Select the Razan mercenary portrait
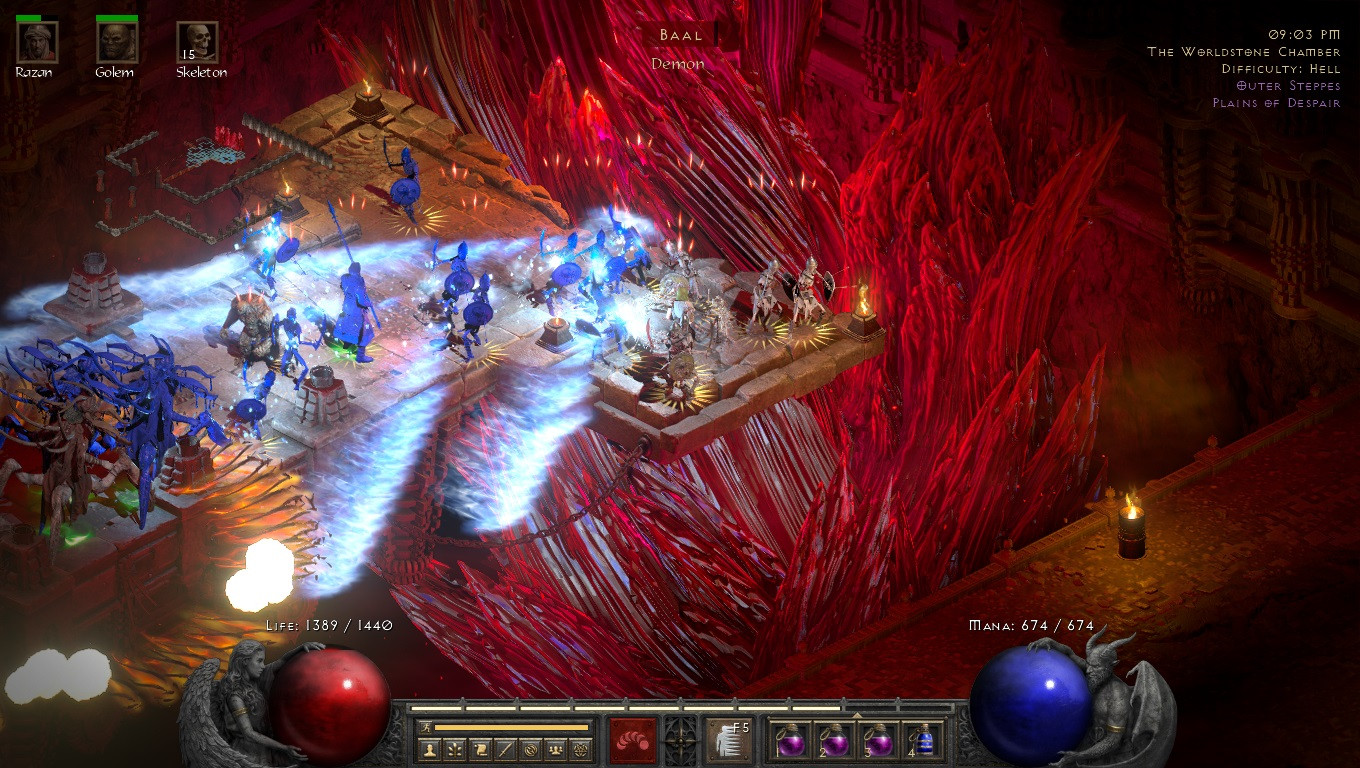Viewport: 1360px width, 768px height. 37,43
